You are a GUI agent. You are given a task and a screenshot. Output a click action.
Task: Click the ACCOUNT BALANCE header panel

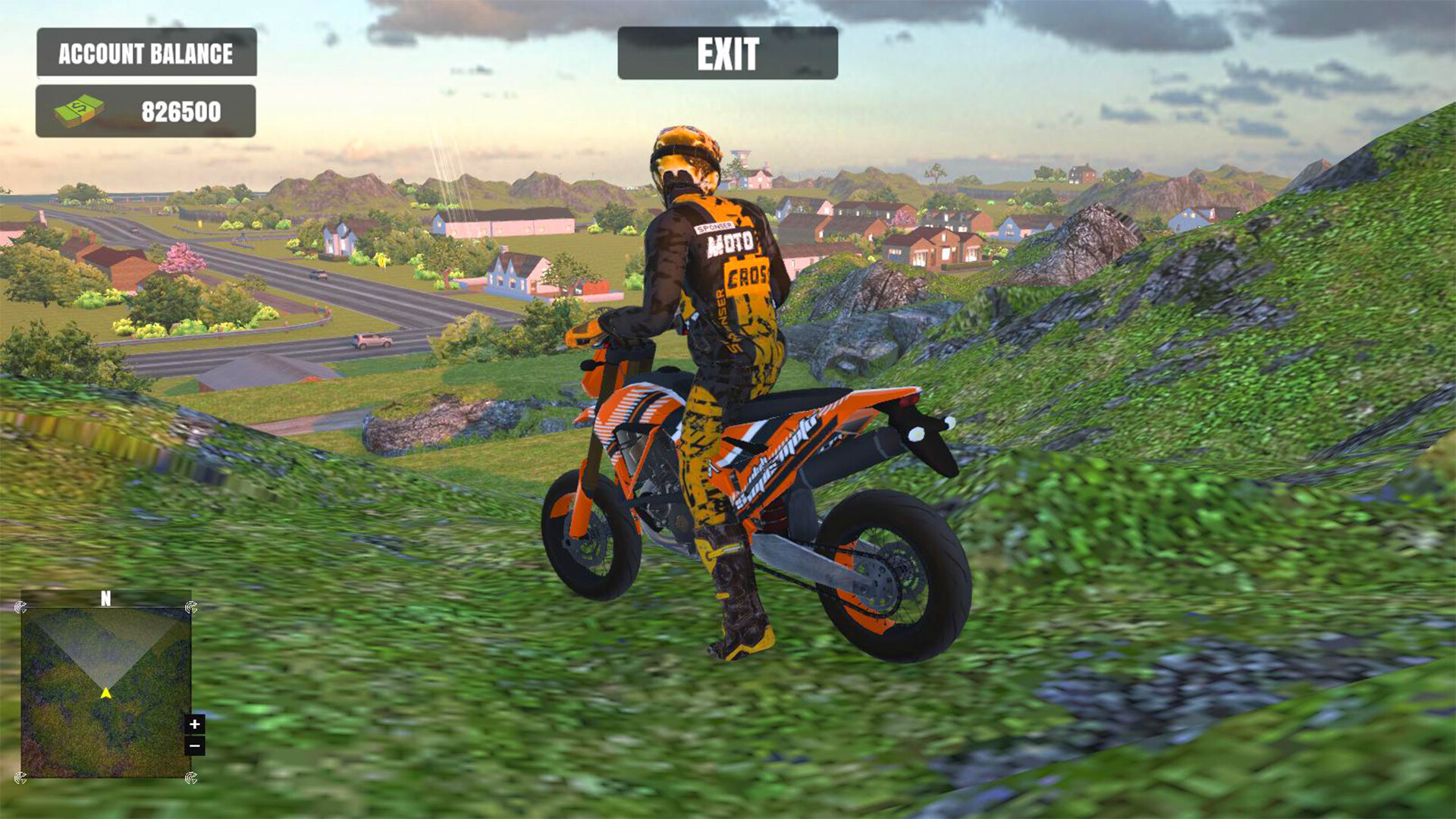146,54
